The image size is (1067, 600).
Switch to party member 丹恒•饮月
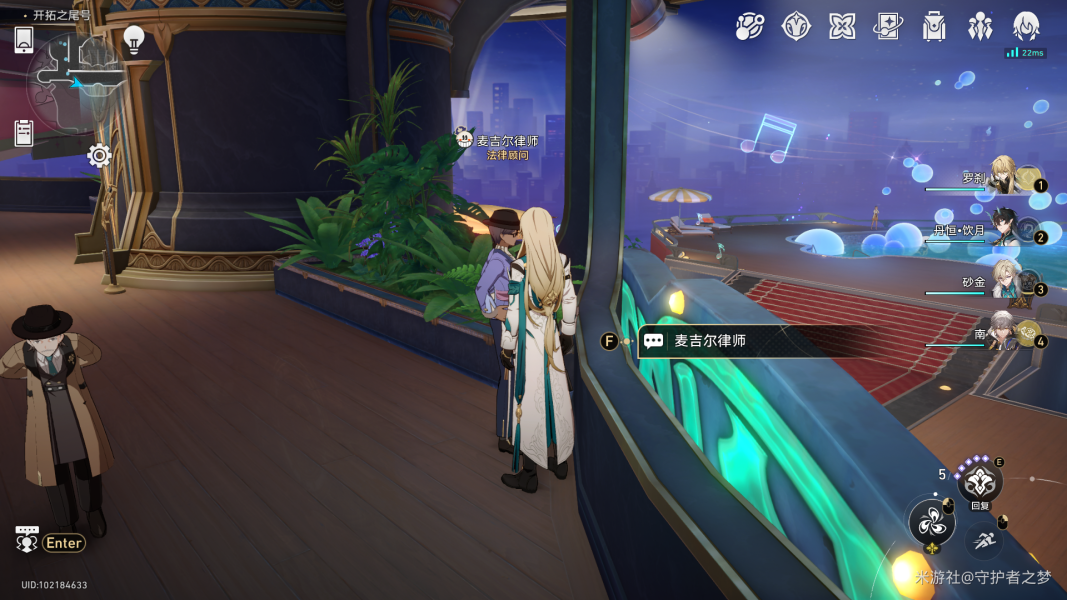point(1005,230)
